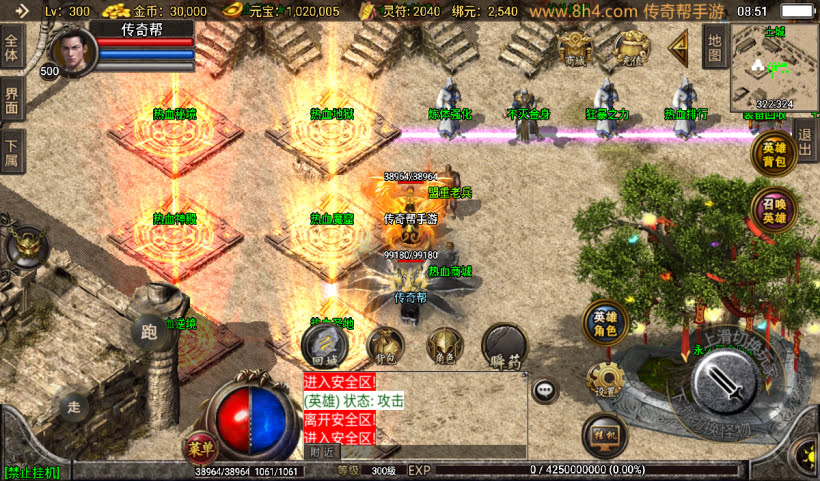820x481 pixels.
Task: Open the 充值 recharge money bag
Action: pos(629,47)
